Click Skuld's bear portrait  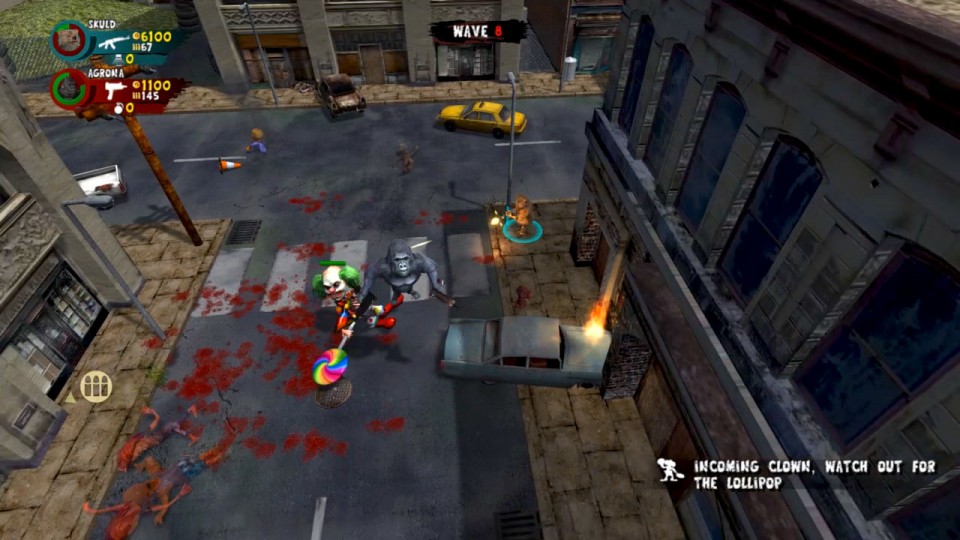(71, 40)
